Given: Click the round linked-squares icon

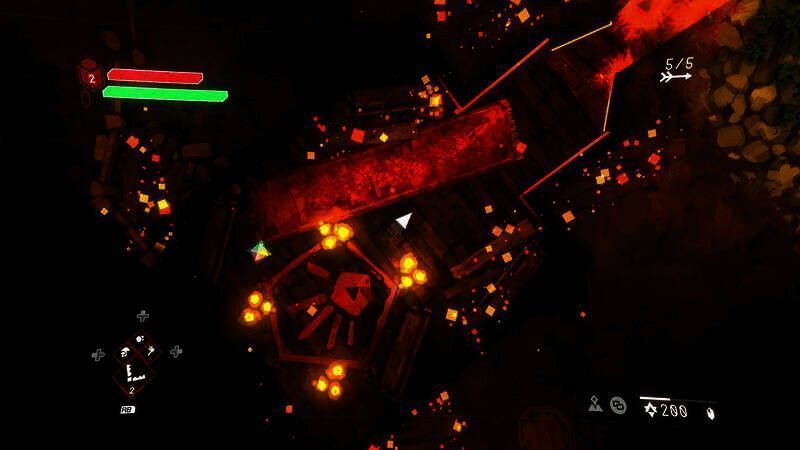Looking at the screenshot, I should (619, 406).
